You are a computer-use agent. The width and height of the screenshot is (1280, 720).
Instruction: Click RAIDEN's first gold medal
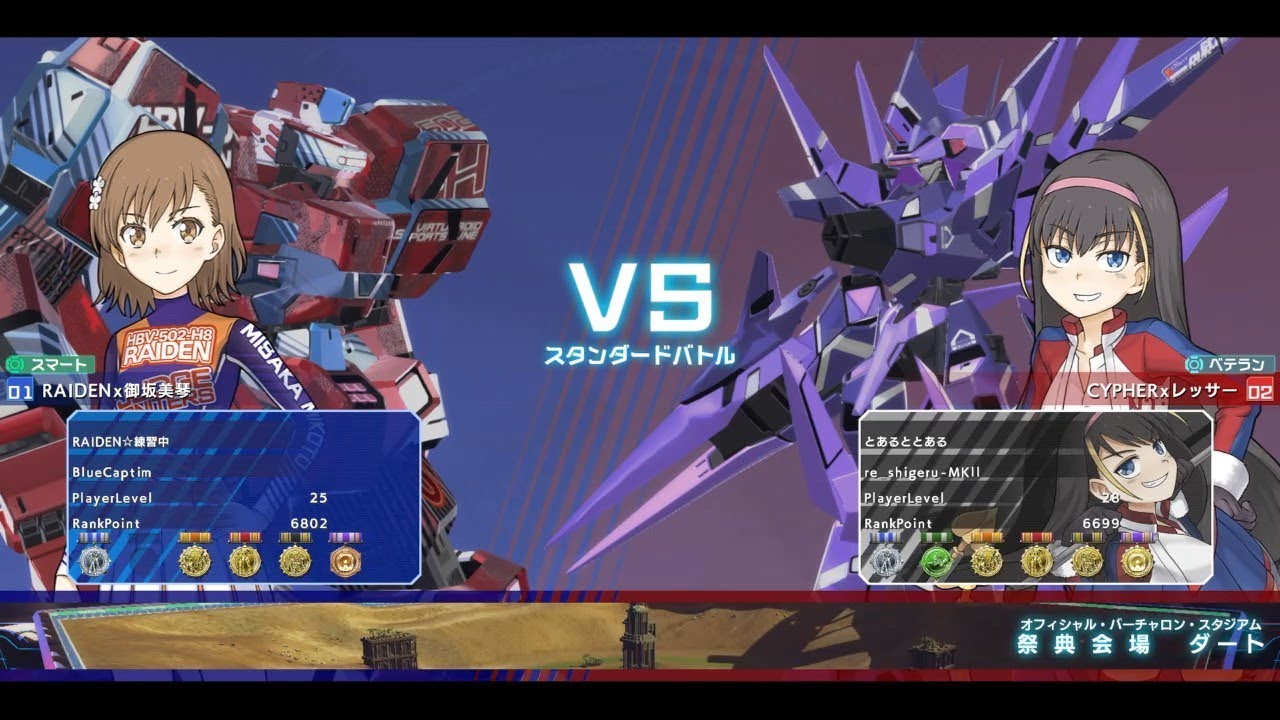tap(195, 560)
